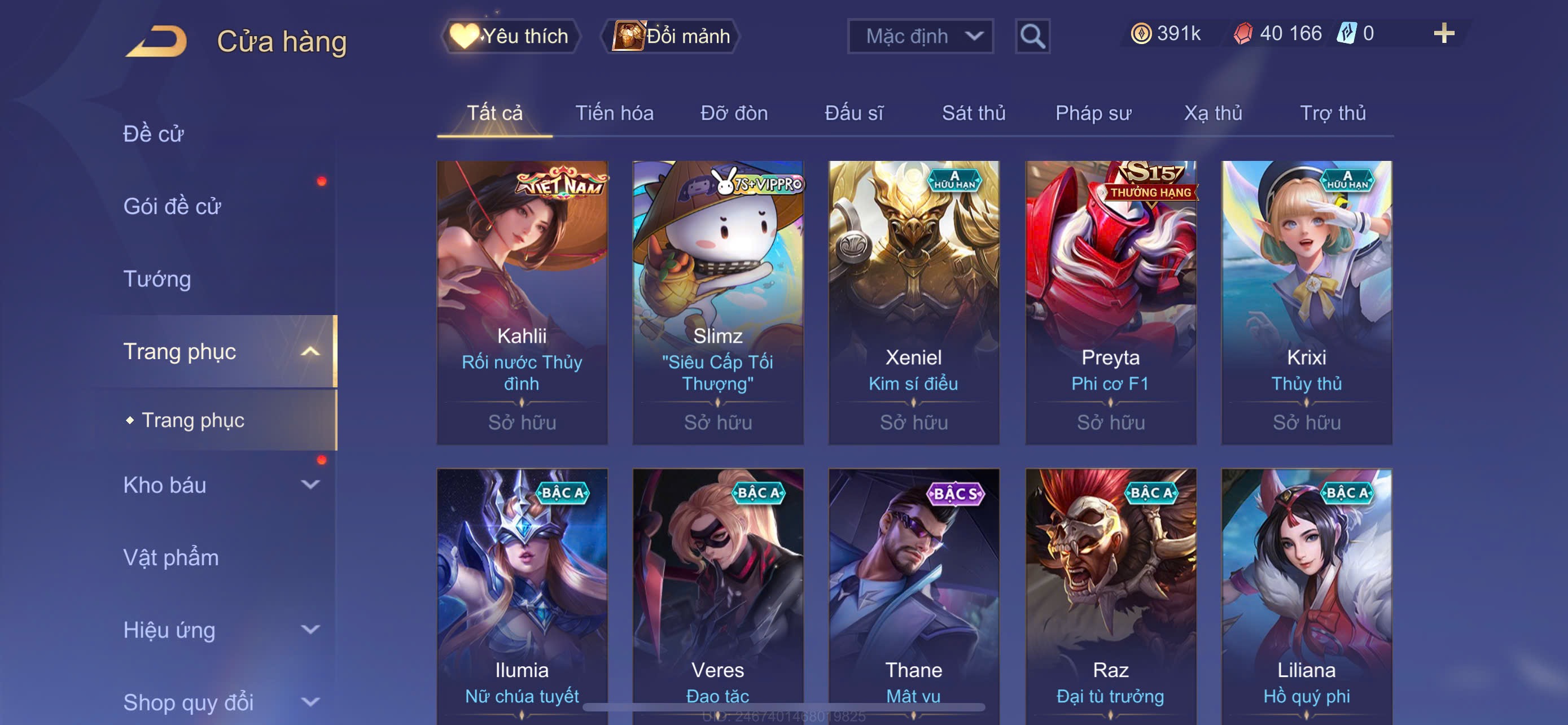
Task: Switch to the Tiến hóa tab
Action: [x=614, y=113]
